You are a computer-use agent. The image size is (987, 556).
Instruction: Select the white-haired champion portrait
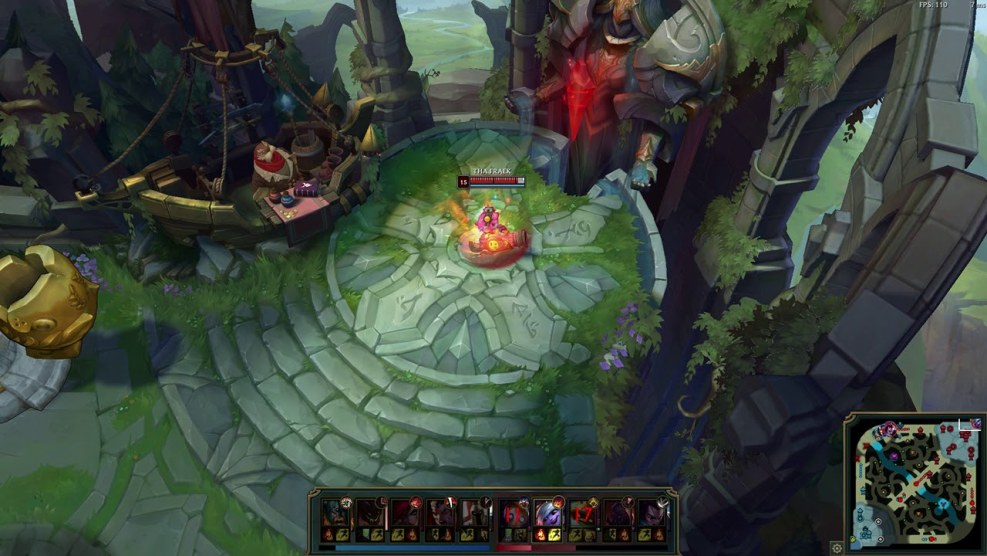click(548, 516)
